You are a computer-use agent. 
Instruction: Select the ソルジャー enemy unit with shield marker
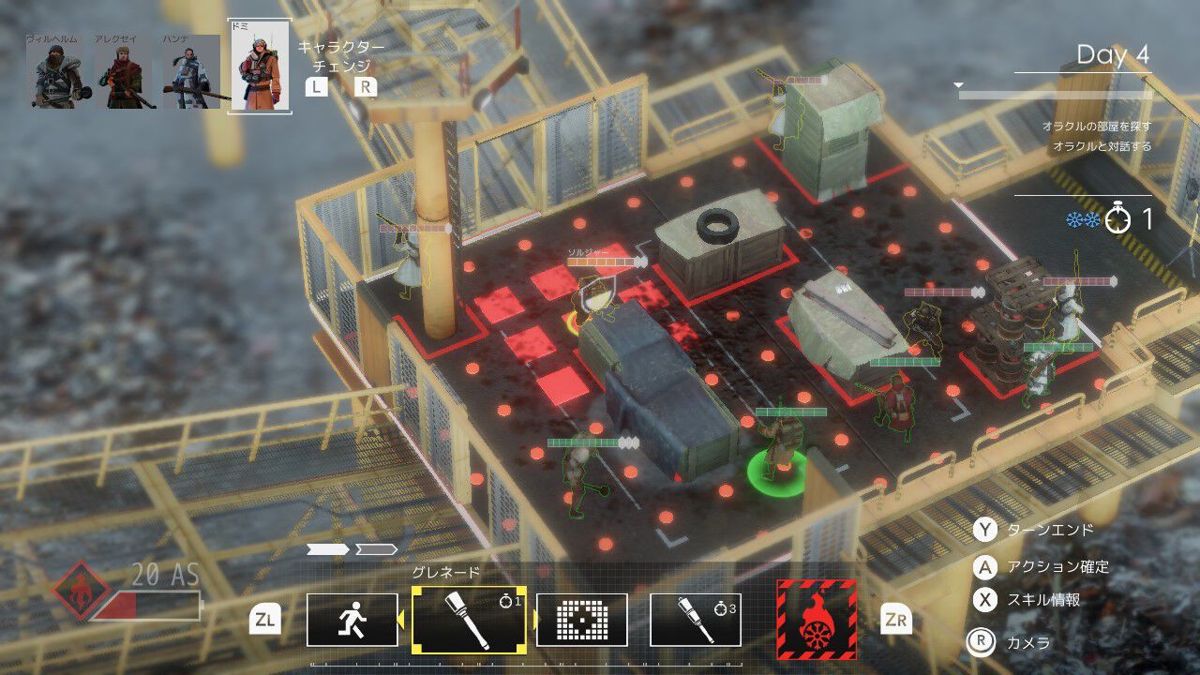[597, 296]
